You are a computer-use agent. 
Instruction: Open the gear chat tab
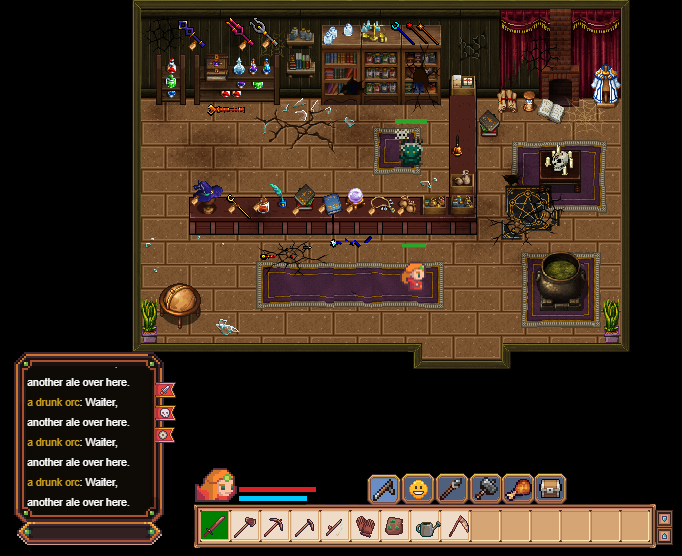pos(165,434)
